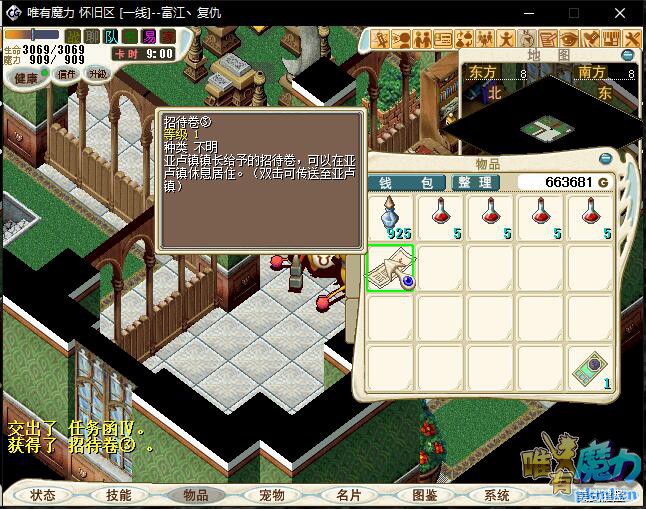The height and width of the screenshot is (509, 646).
Task: Open the 技能 skills menu
Action: [x=119, y=495]
